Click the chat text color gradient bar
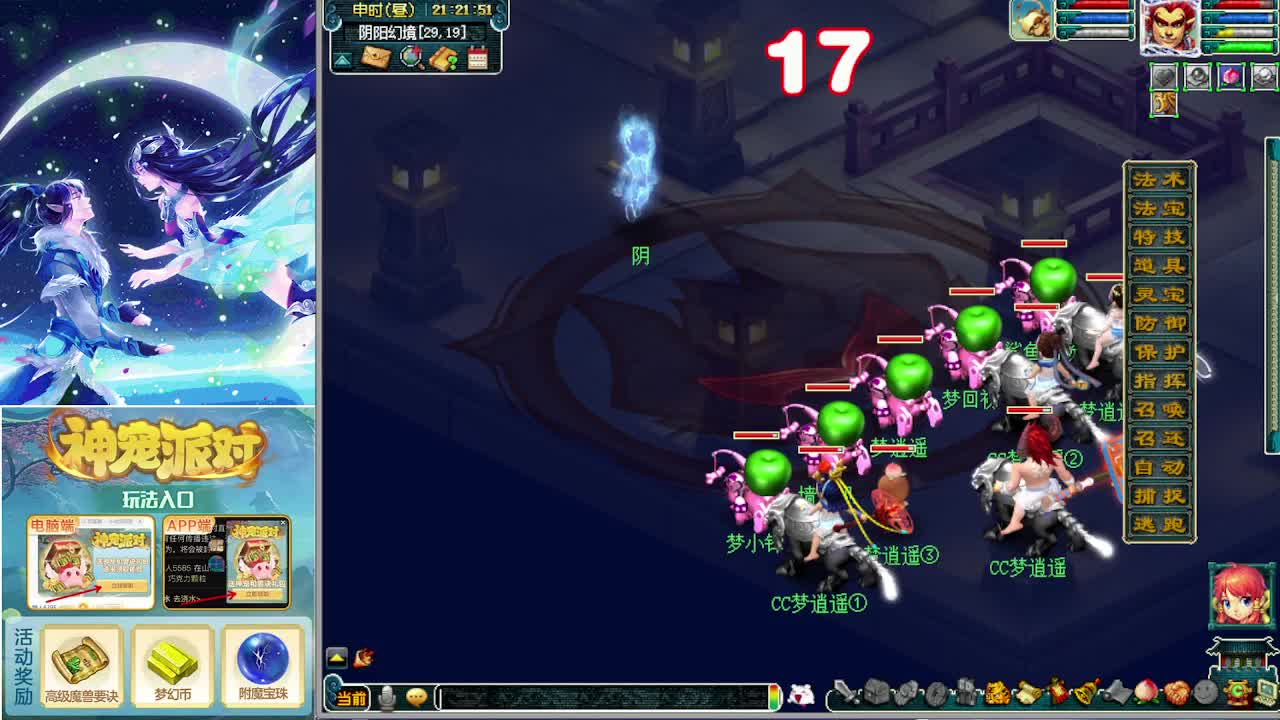1280x720 pixels. pyautogui.click(x=775, y=698)
